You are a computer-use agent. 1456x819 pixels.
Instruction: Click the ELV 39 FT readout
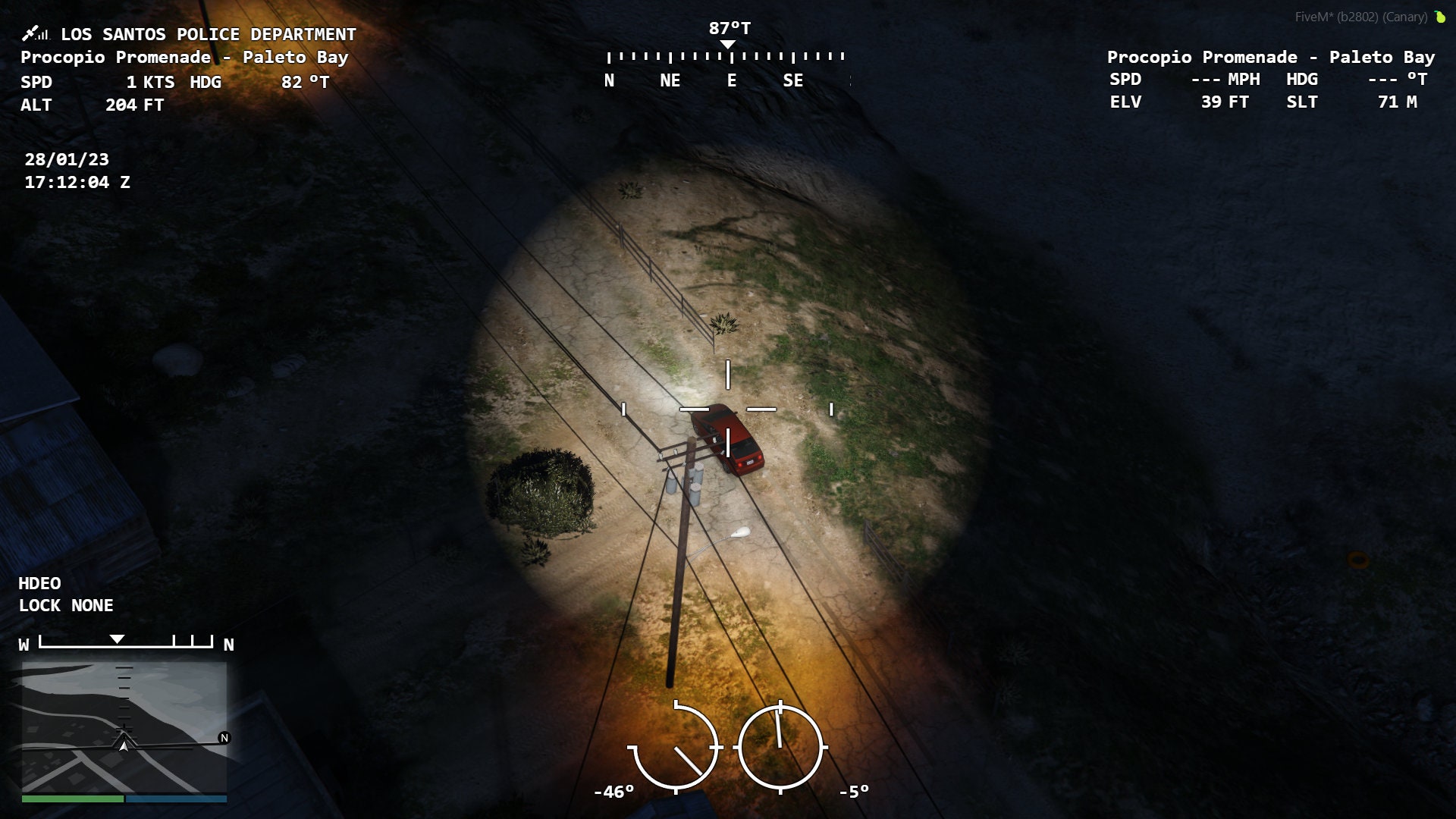coord(1180,102)
